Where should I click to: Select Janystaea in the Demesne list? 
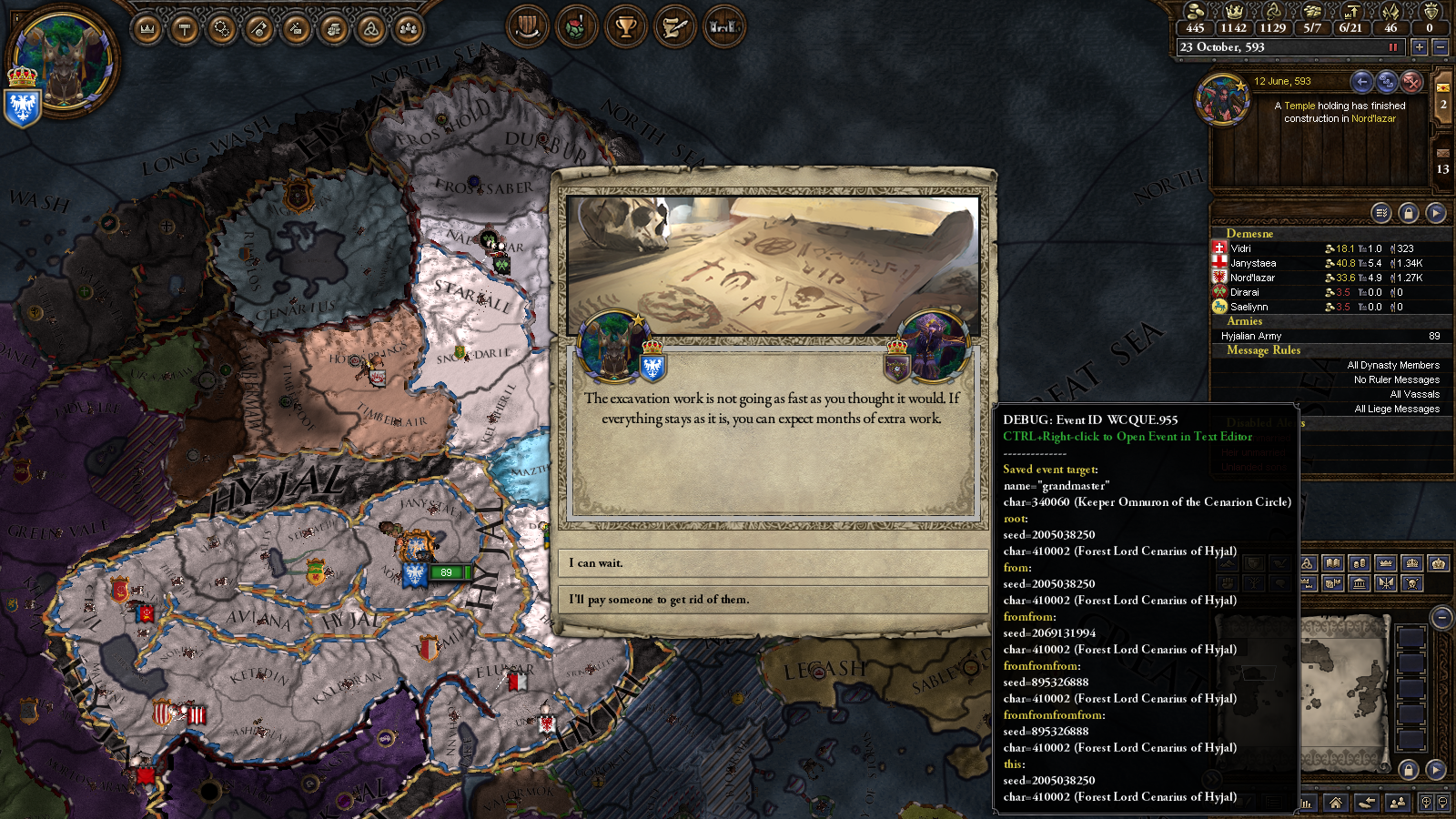(x=1253, y=263)
